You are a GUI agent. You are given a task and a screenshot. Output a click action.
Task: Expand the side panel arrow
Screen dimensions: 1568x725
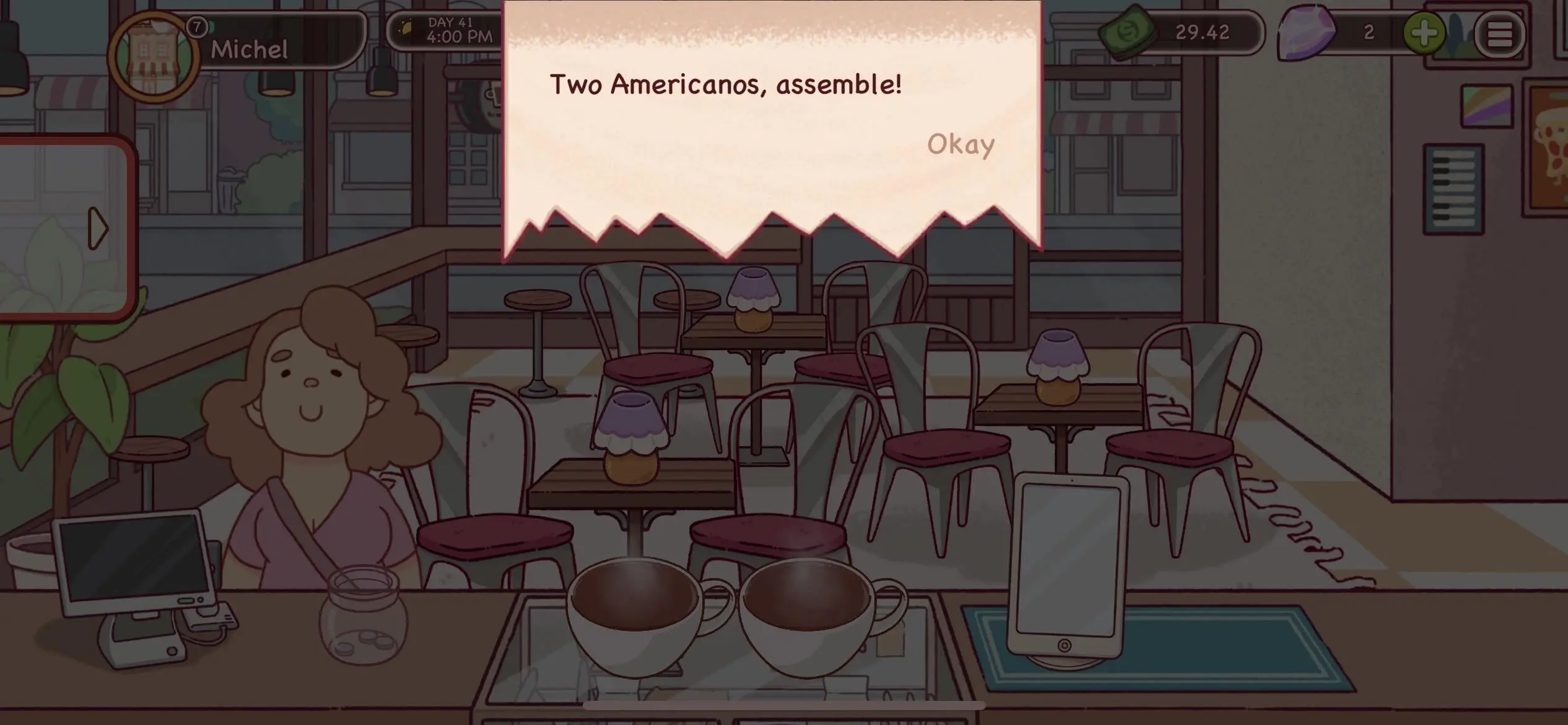tap(97, 229)
